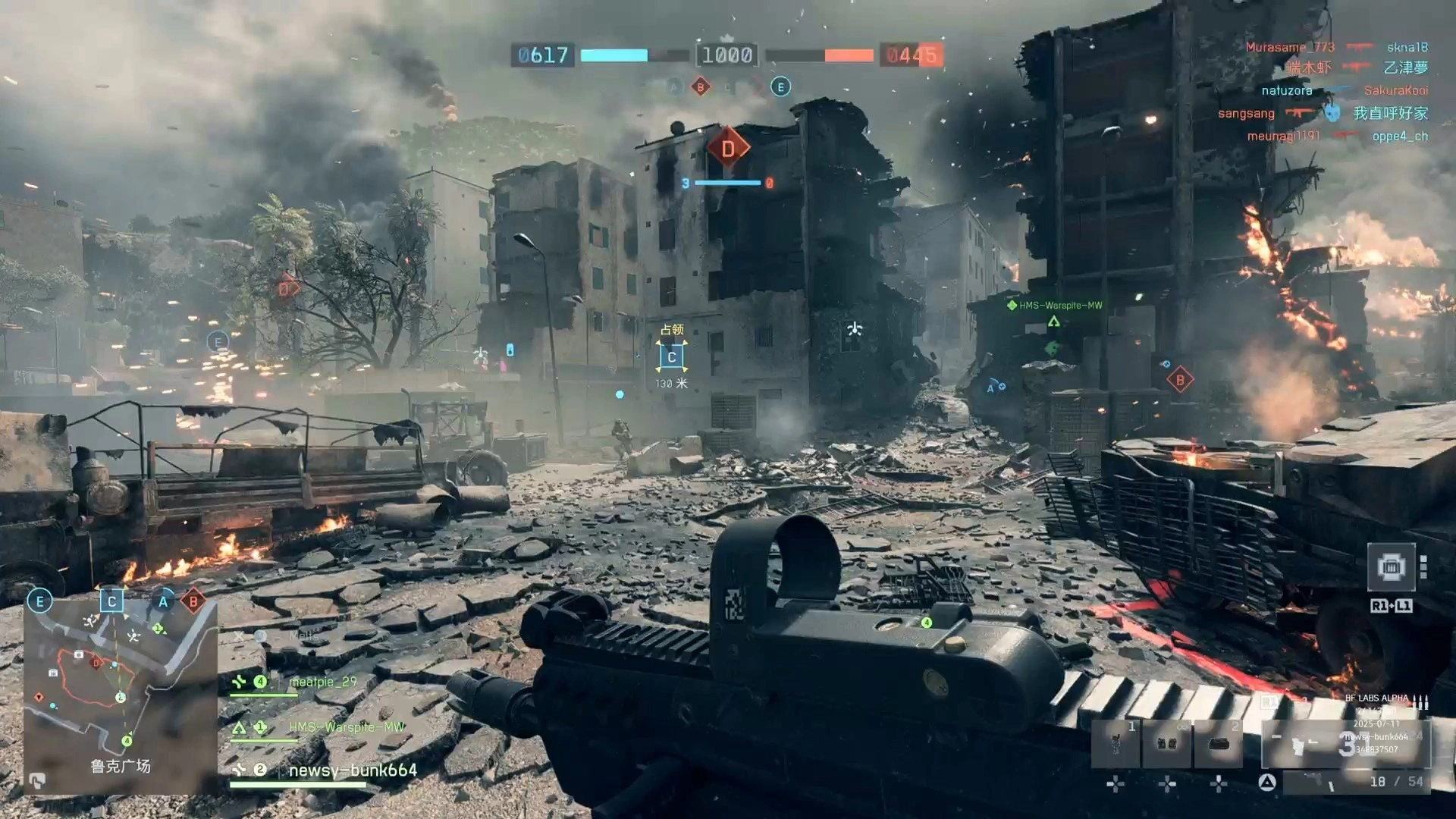Choose the infinite-use pouches gadget slot

pyautogui.click(x=1167, y=744)
